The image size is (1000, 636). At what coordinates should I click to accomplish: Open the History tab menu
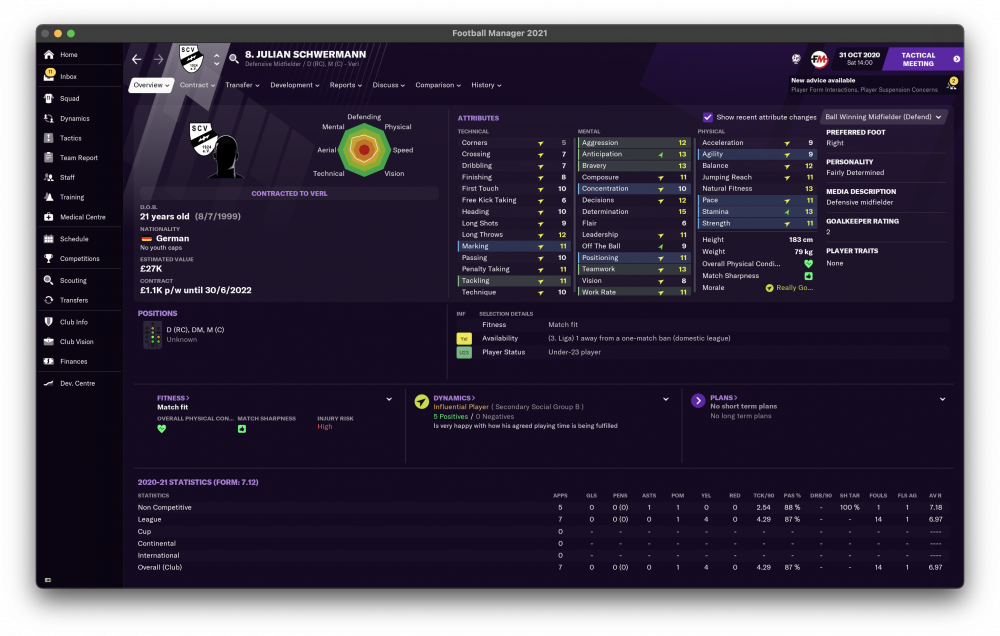(x=485, y=85)
